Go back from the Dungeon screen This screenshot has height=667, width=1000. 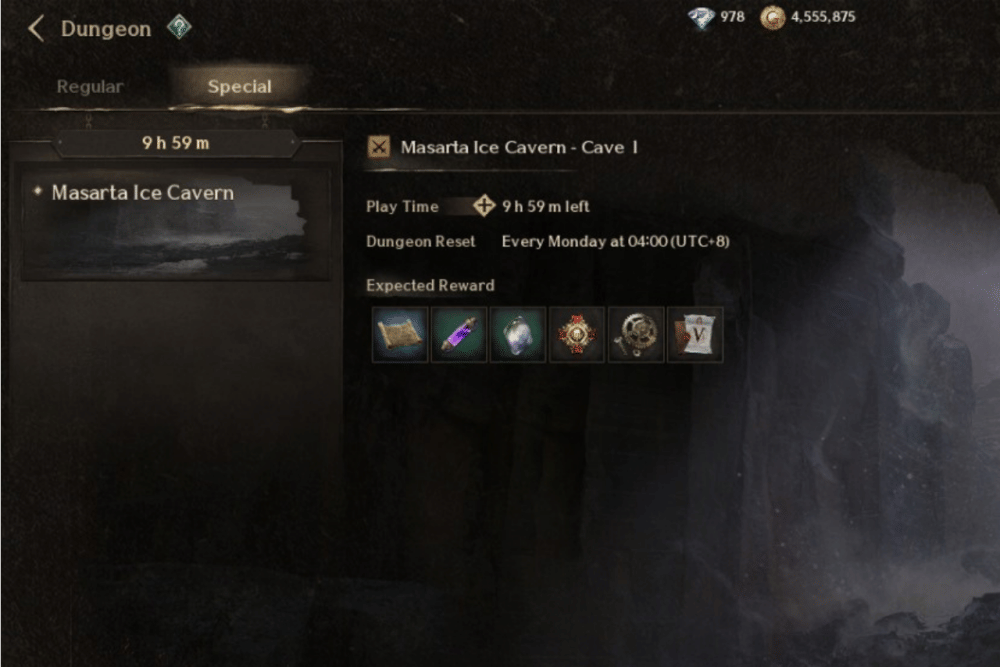(x=36, y=28)
